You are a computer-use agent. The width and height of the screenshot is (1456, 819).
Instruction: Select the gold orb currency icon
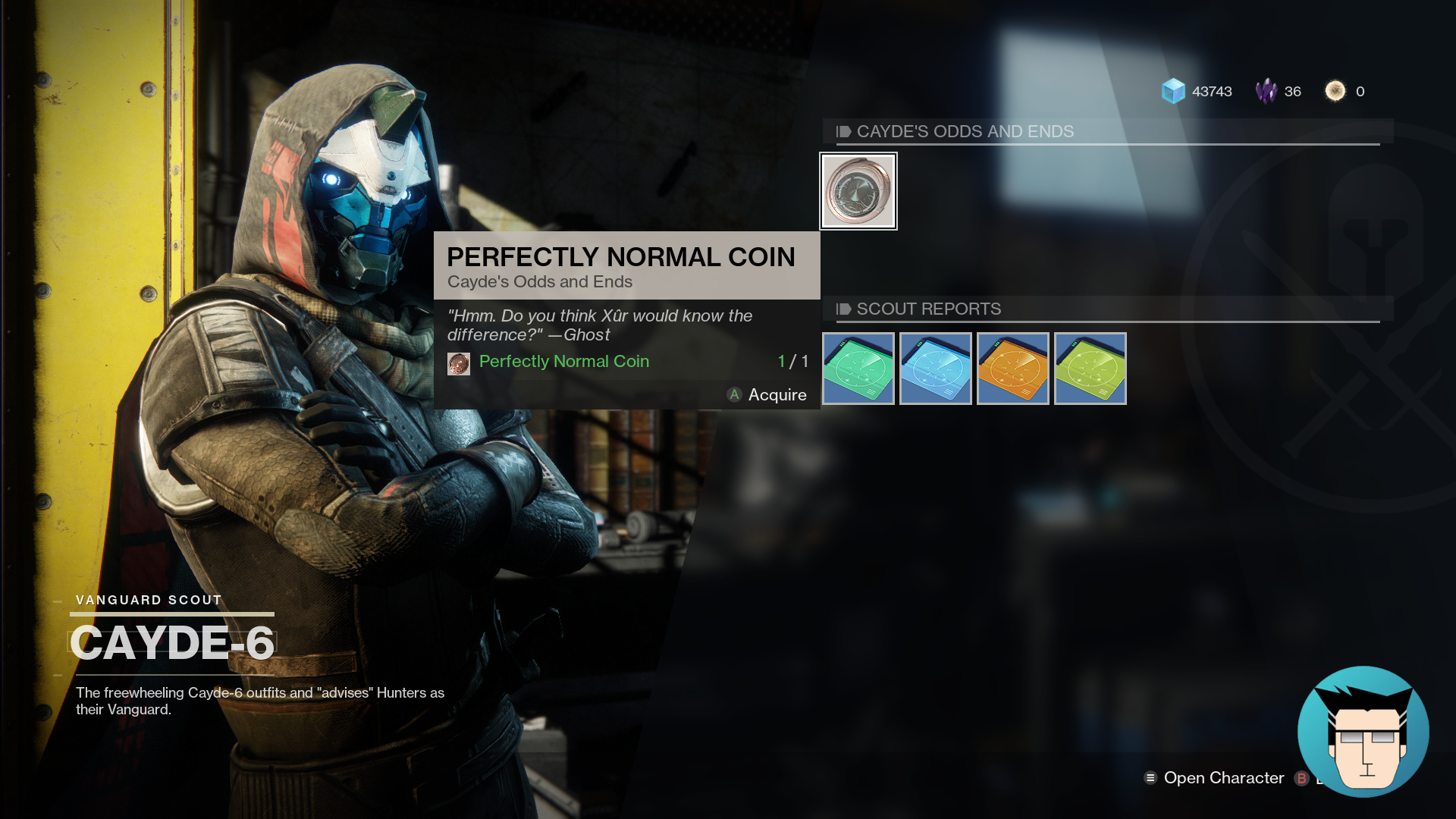1334,91
